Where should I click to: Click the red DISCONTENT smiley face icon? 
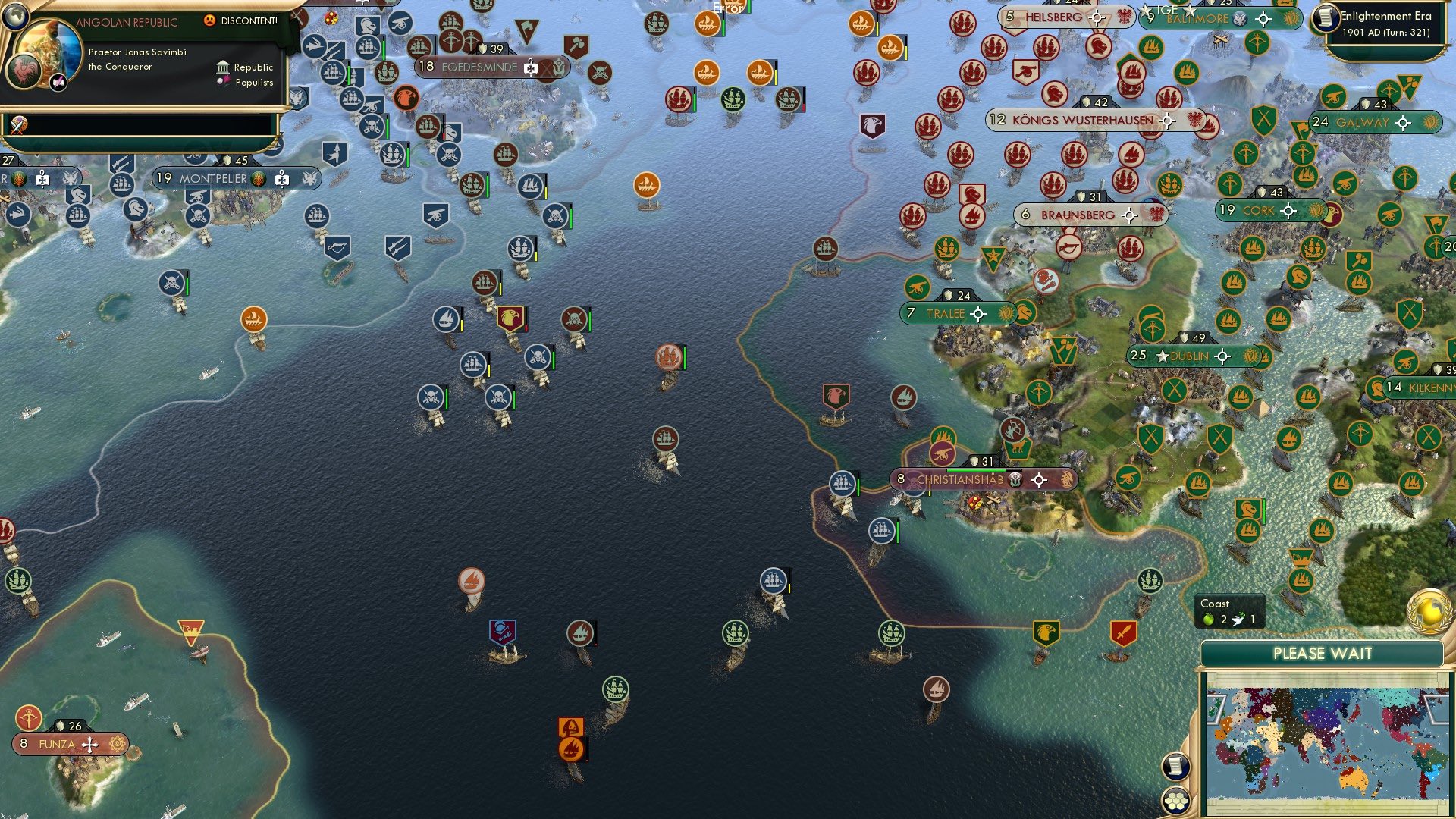(x=210, y=20)
